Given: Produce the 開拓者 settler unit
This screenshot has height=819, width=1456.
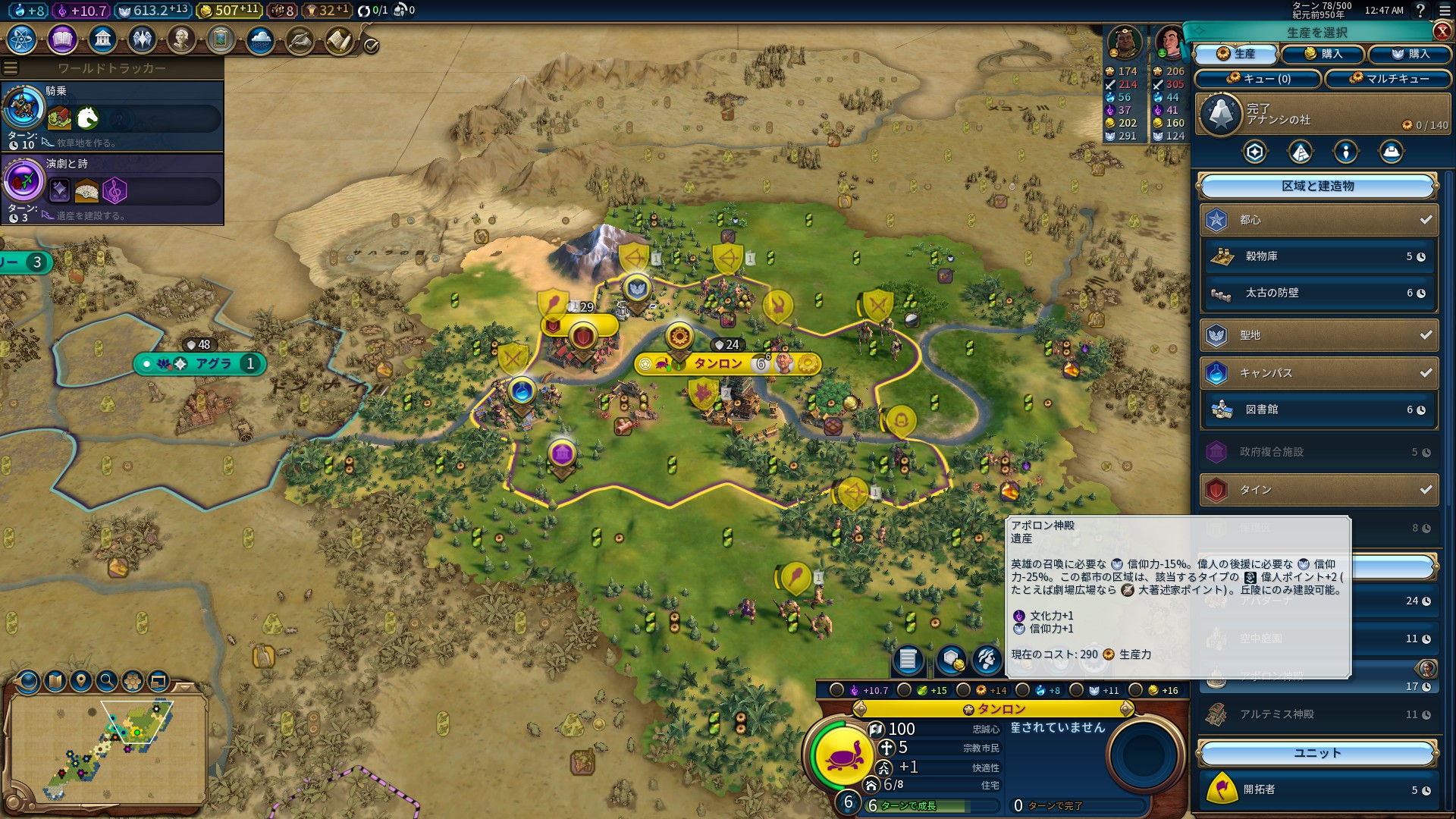Looking at the screenshot, I should click(1319, 789).
